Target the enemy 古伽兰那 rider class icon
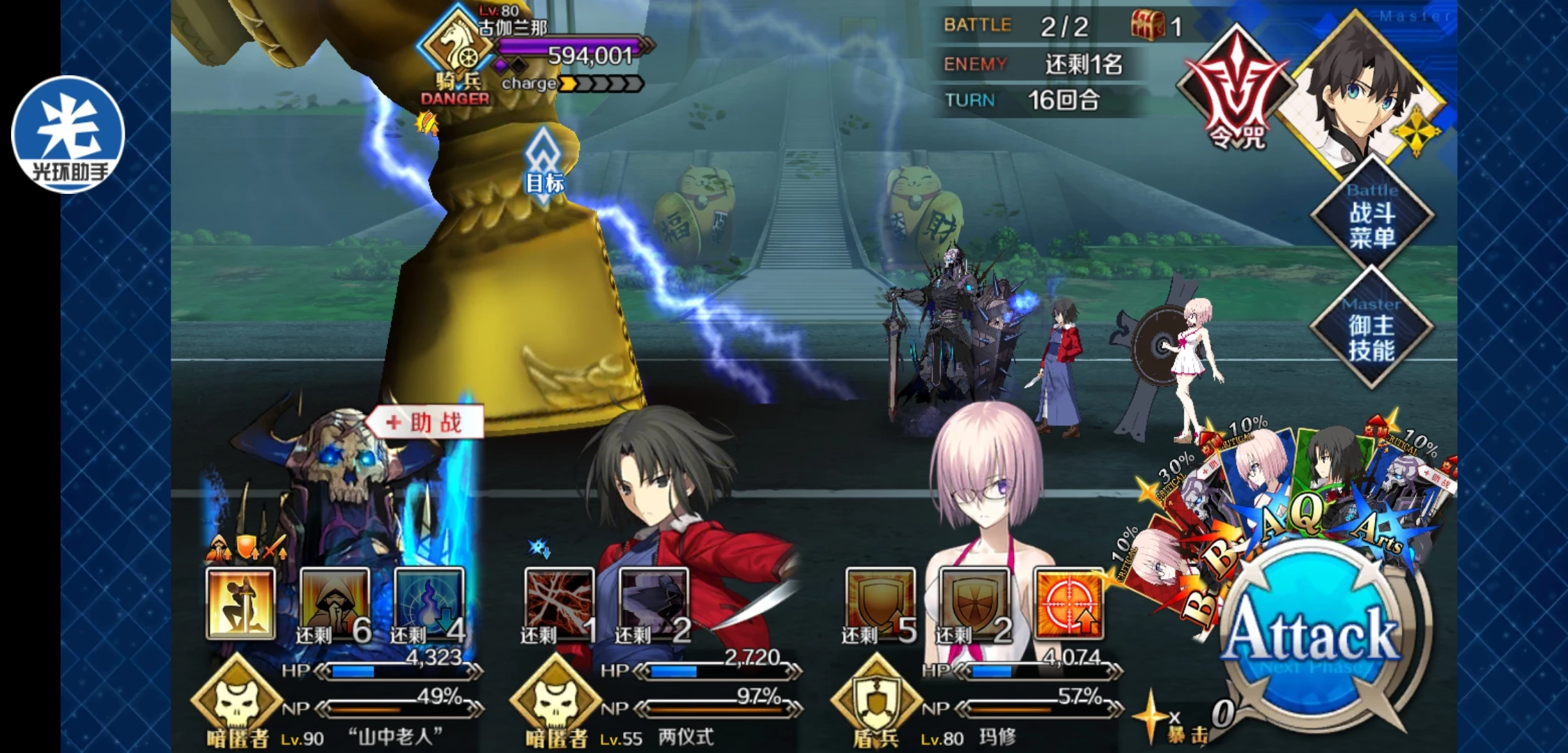Viewport: 1568px width, 753px height. pyautogui.click(x=457, y=46)
